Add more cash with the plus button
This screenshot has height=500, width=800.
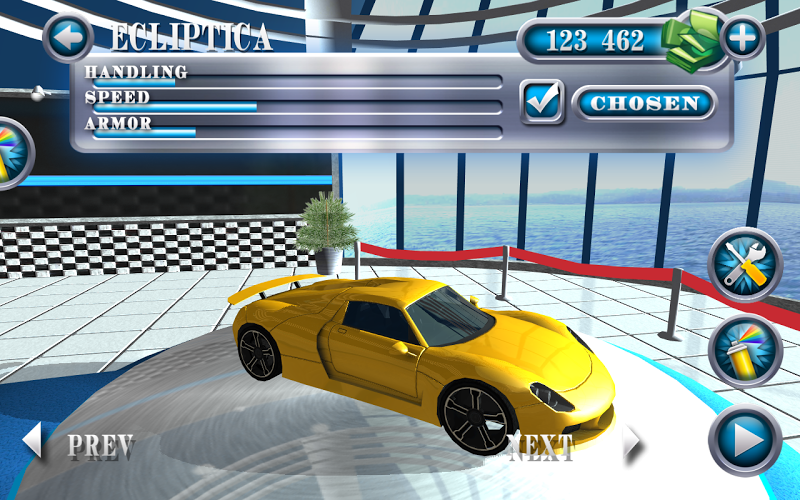(742, 38)
